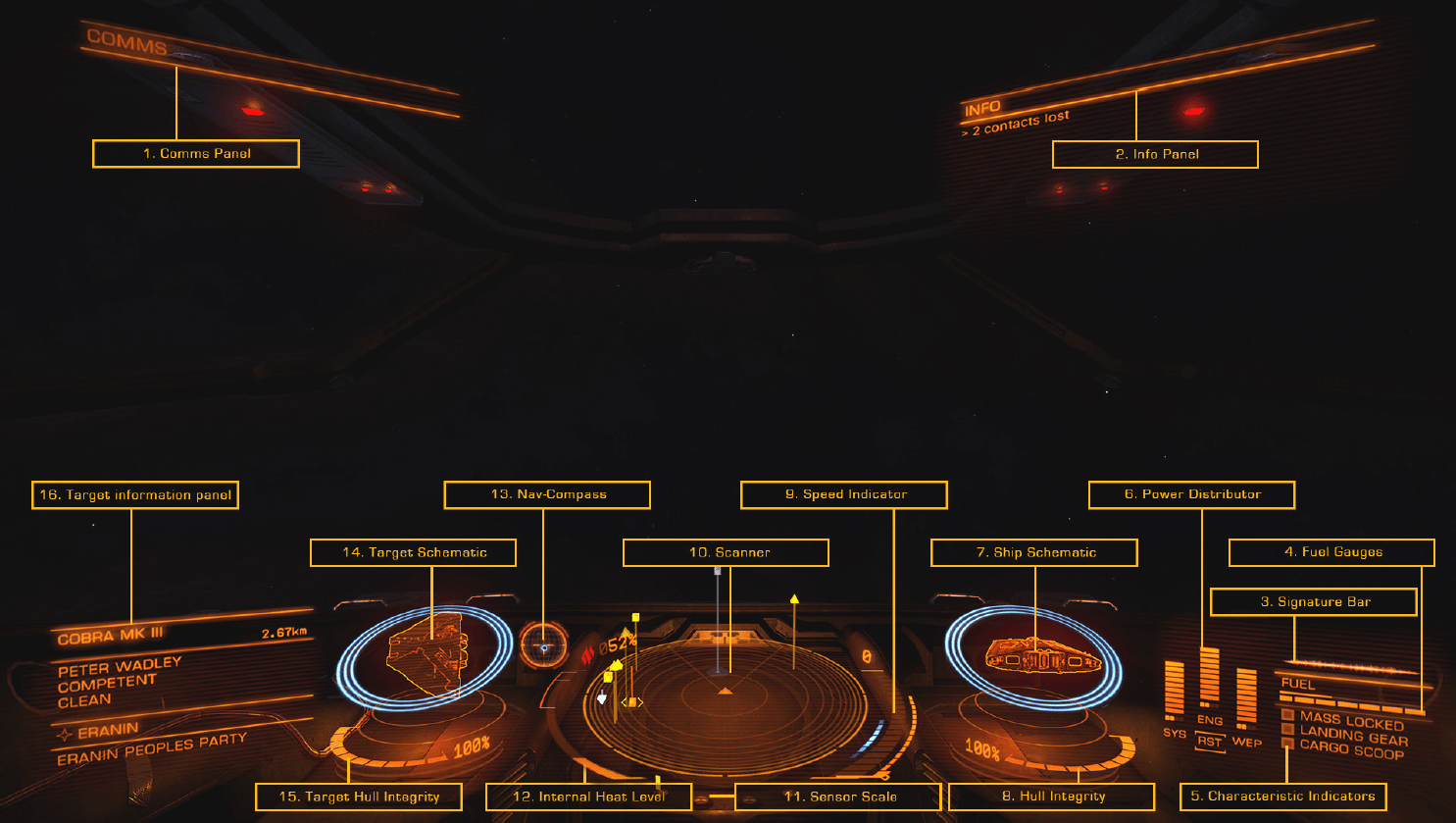Select the bracketed hostile contact marker on scanner
The height and width of the screenshot is (823, 1456).
631,701
